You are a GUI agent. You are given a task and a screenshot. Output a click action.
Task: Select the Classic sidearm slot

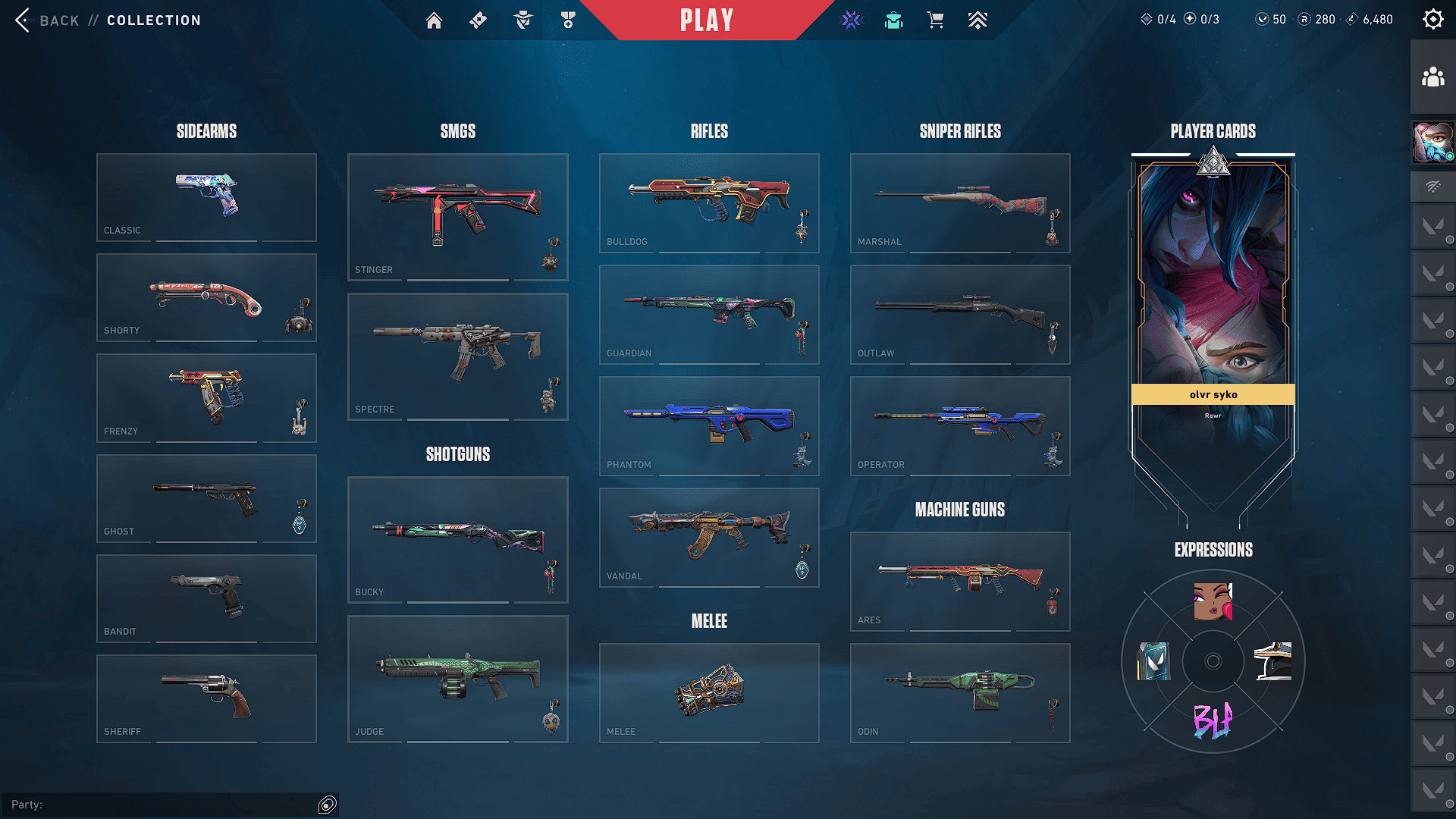pyautogui.click(x=206, y=197)
